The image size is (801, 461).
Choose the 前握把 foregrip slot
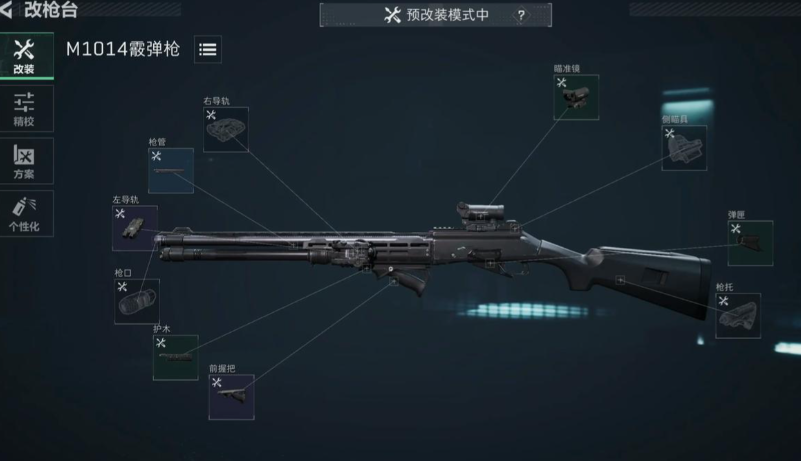[231, 397]
